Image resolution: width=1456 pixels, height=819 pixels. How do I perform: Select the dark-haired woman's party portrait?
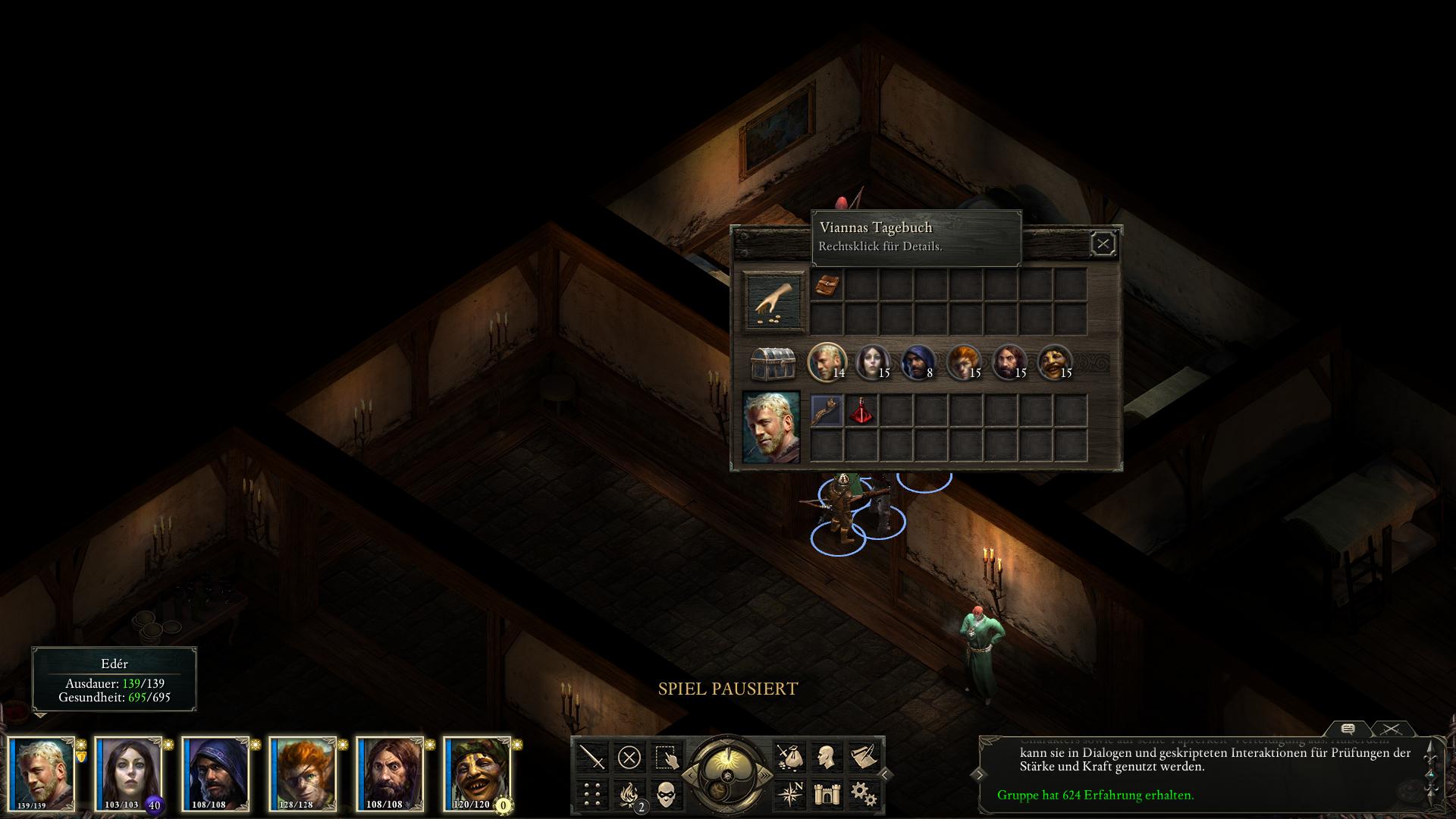coord(128,773)
